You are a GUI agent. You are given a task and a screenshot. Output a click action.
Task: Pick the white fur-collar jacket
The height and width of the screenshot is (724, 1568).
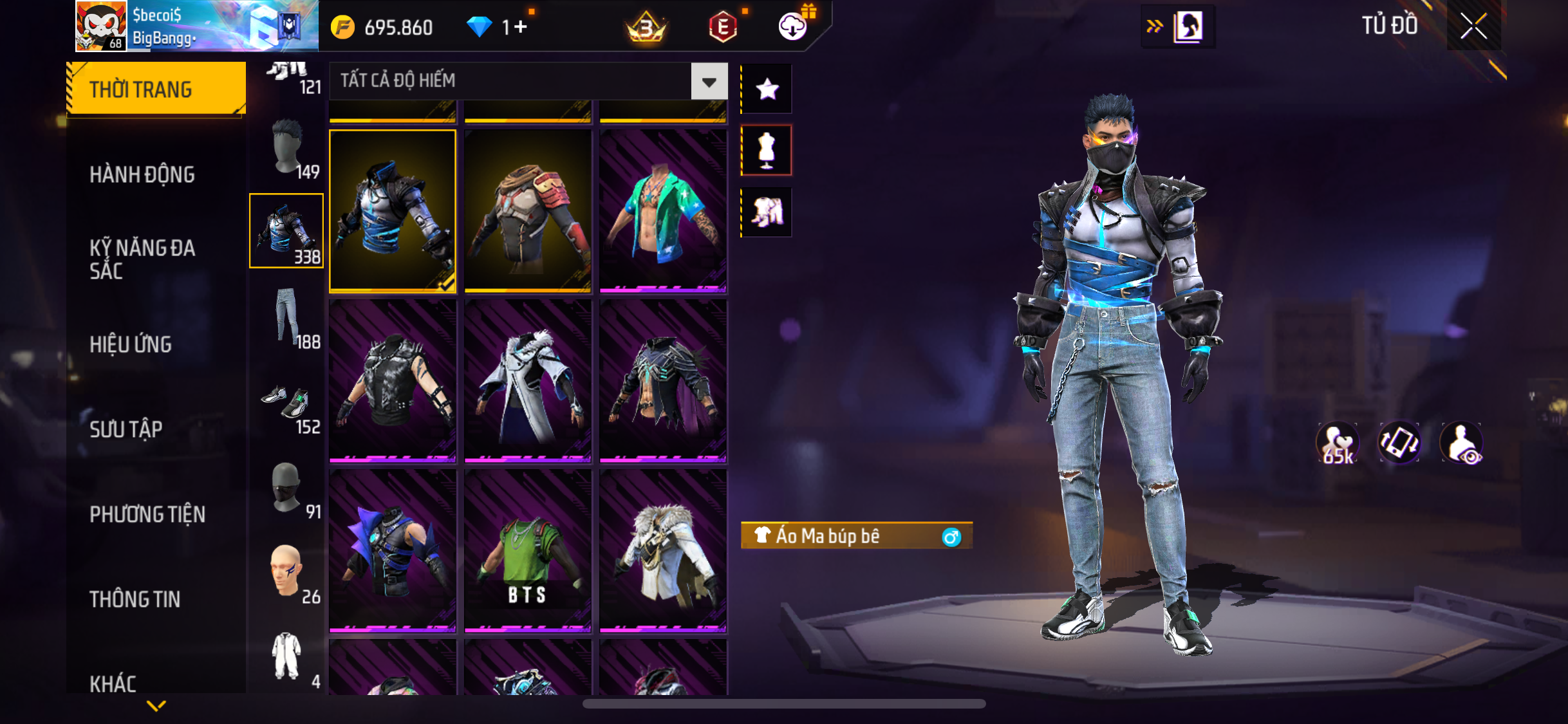click(663, 551)
